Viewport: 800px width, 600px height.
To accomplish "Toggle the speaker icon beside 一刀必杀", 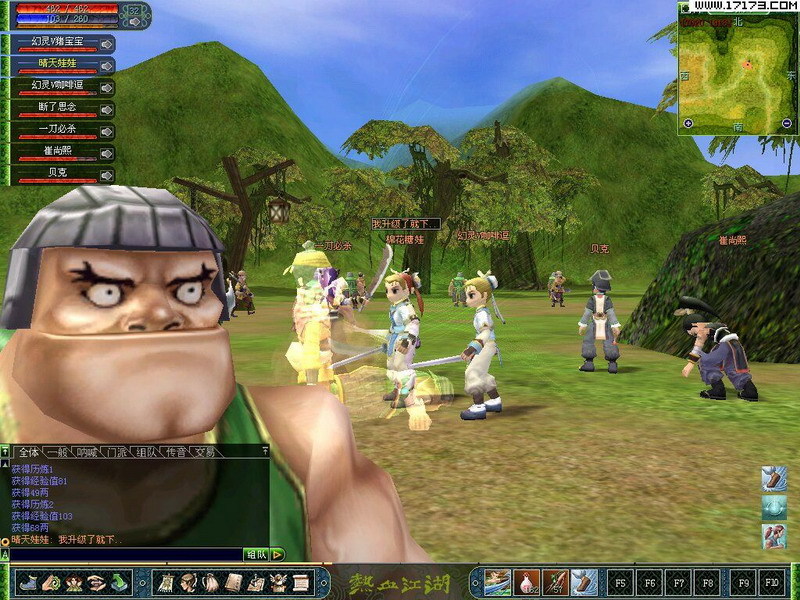I will click(x=107, y=131).
